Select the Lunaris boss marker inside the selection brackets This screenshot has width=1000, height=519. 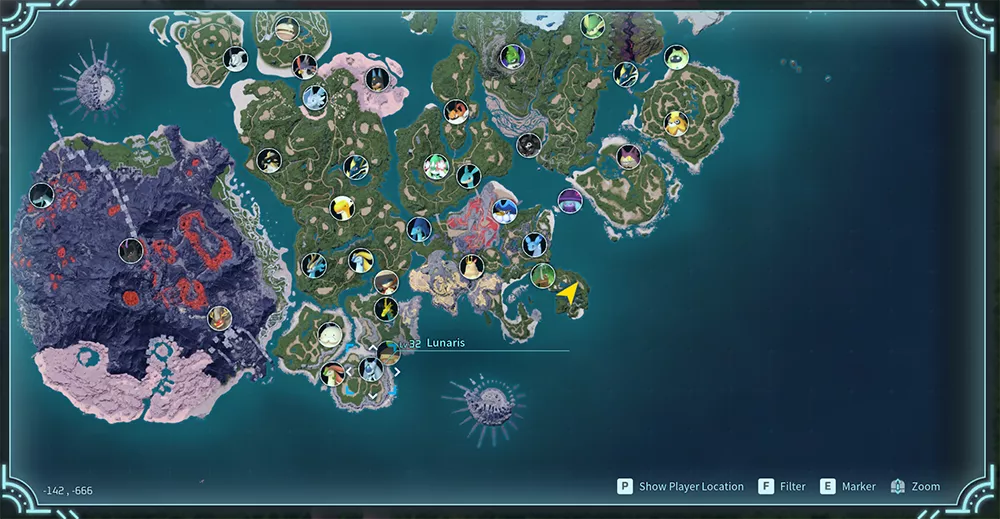tap(372, 369)
